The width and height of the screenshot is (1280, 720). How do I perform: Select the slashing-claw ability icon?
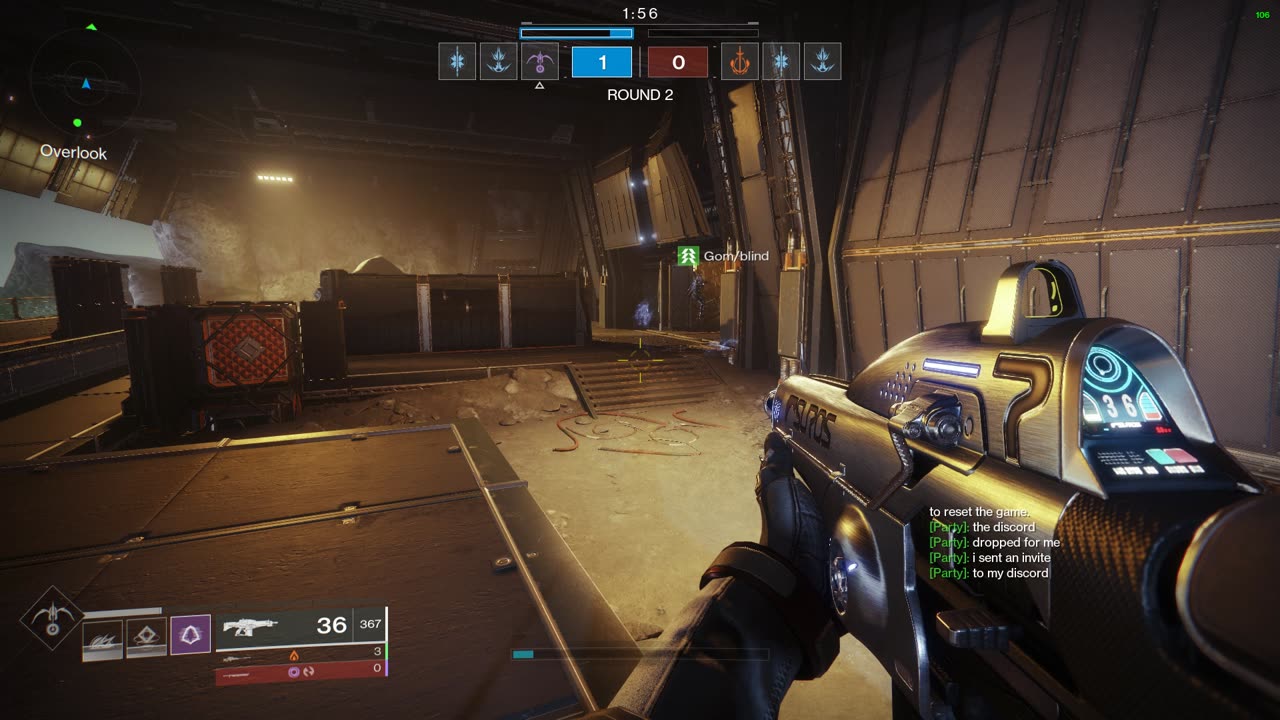(102, 638)
